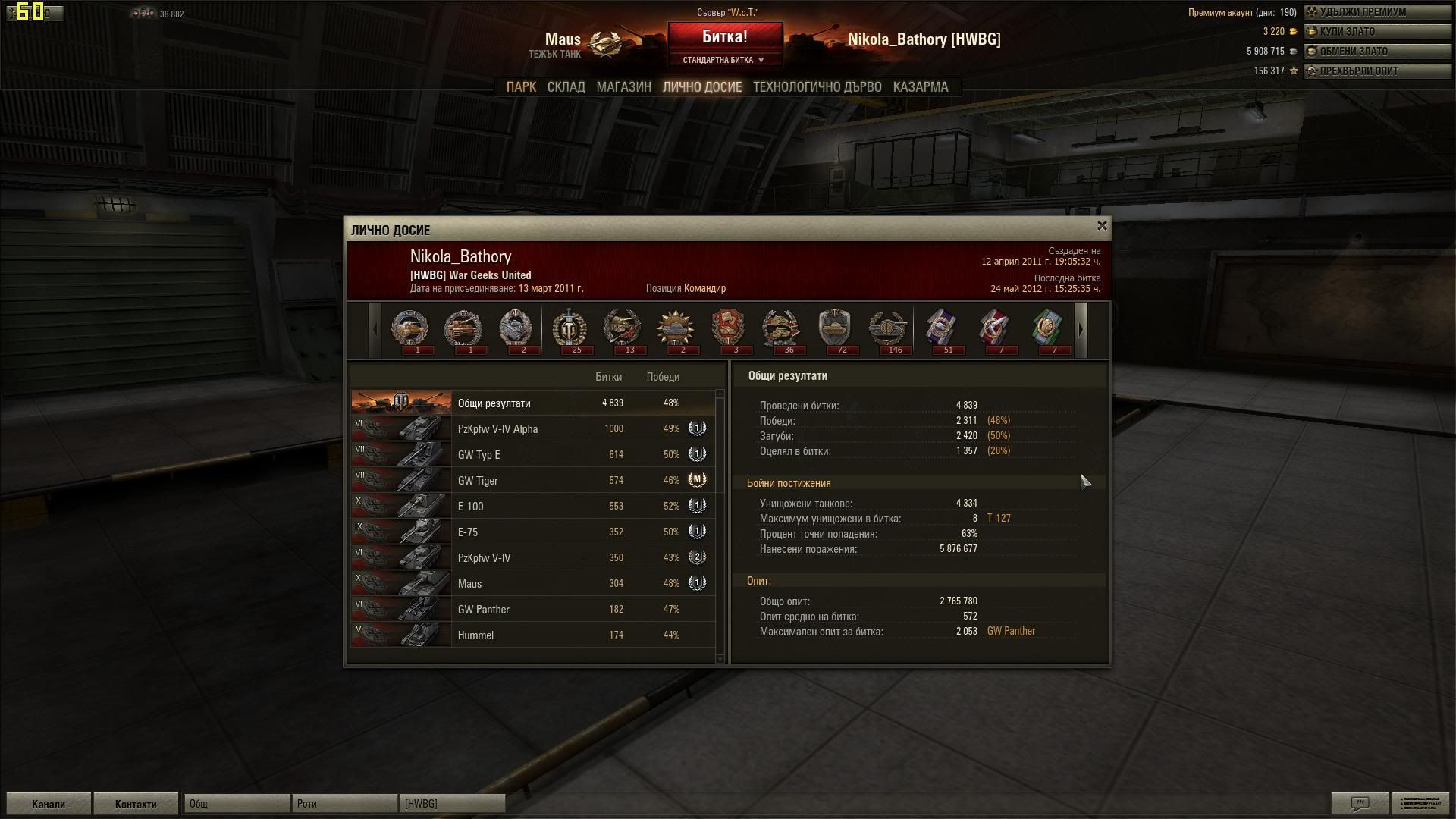The image size is (1456, 819).
Task: Open the Канали chat channels
Action: tap(49, 804)
